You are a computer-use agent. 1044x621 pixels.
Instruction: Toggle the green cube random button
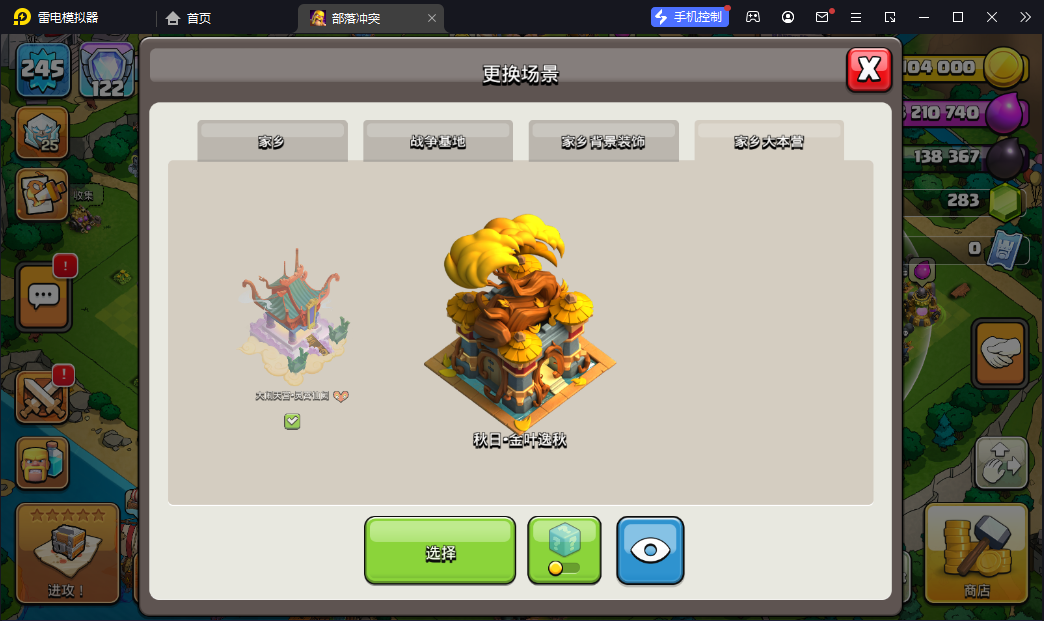[x=564, y=549]
